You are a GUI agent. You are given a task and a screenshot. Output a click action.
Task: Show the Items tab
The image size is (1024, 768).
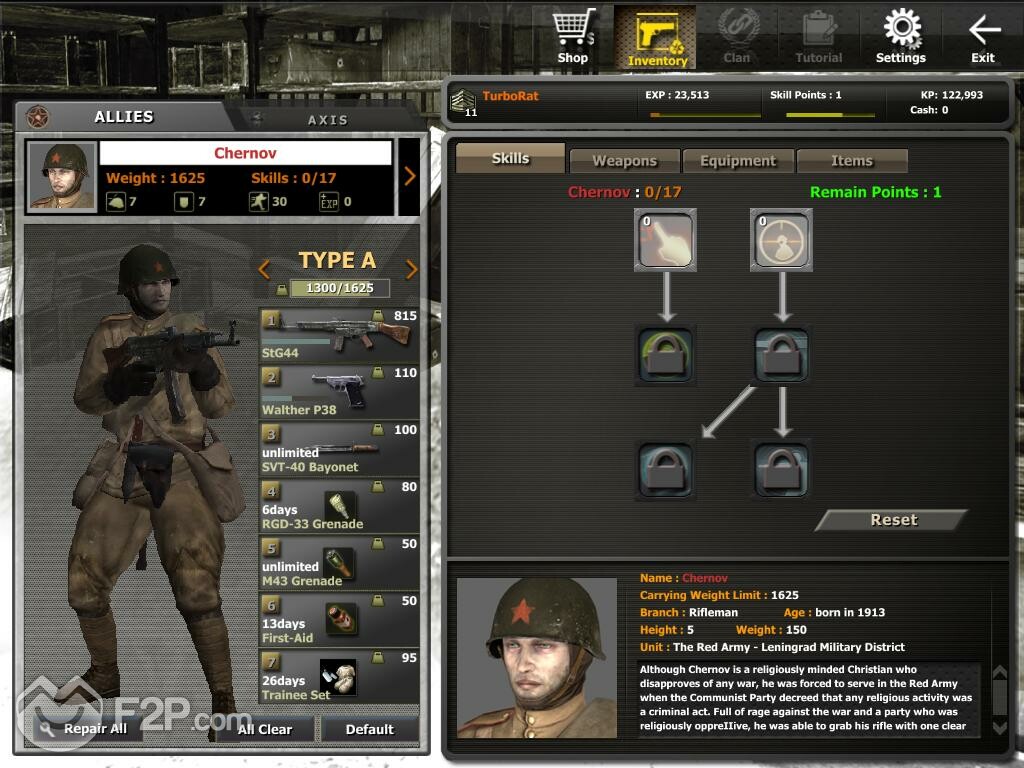(x=851, y=160)
